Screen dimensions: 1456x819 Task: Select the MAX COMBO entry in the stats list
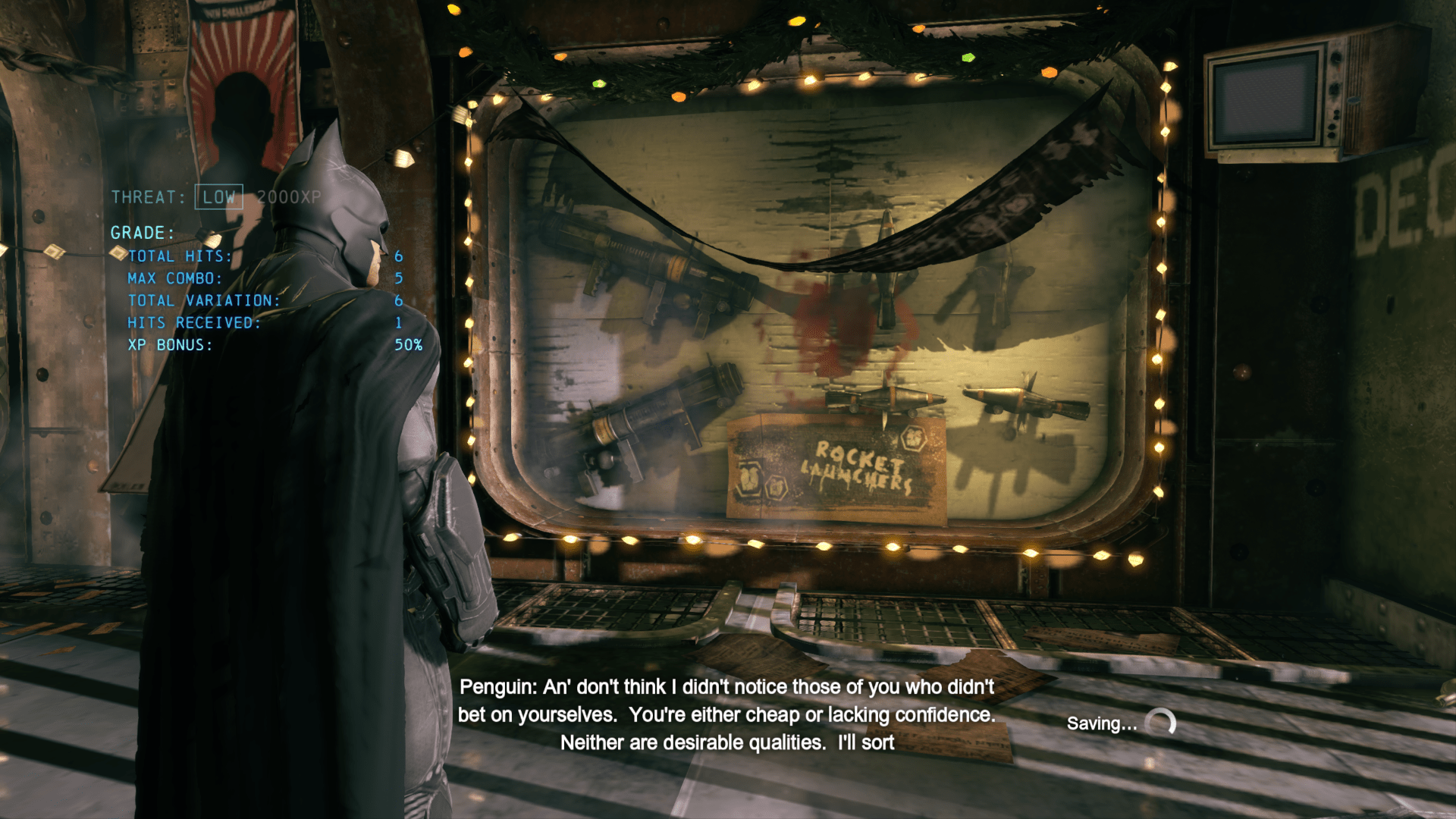click(176, 278)
